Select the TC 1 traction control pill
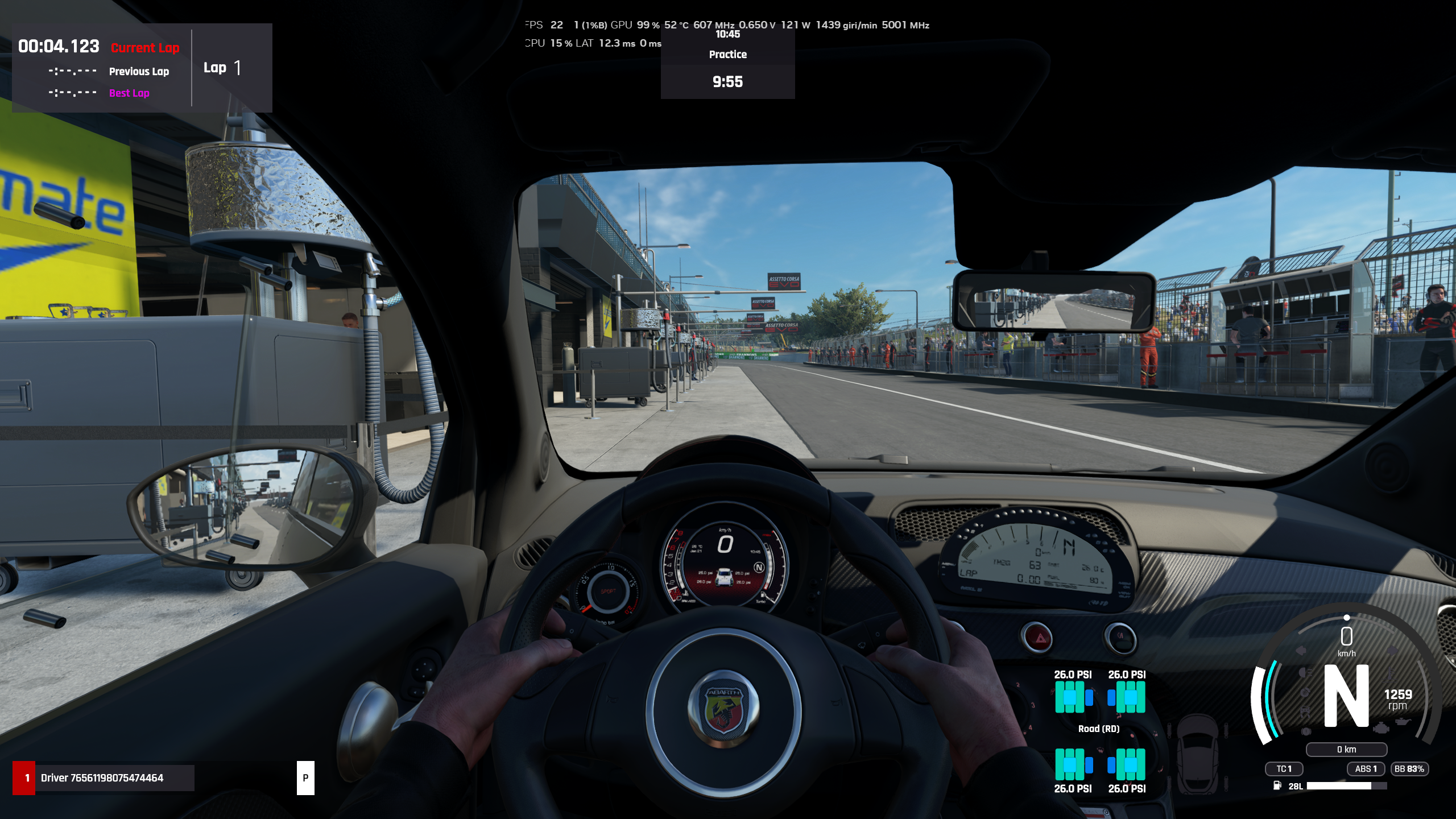 point(1284,769)
